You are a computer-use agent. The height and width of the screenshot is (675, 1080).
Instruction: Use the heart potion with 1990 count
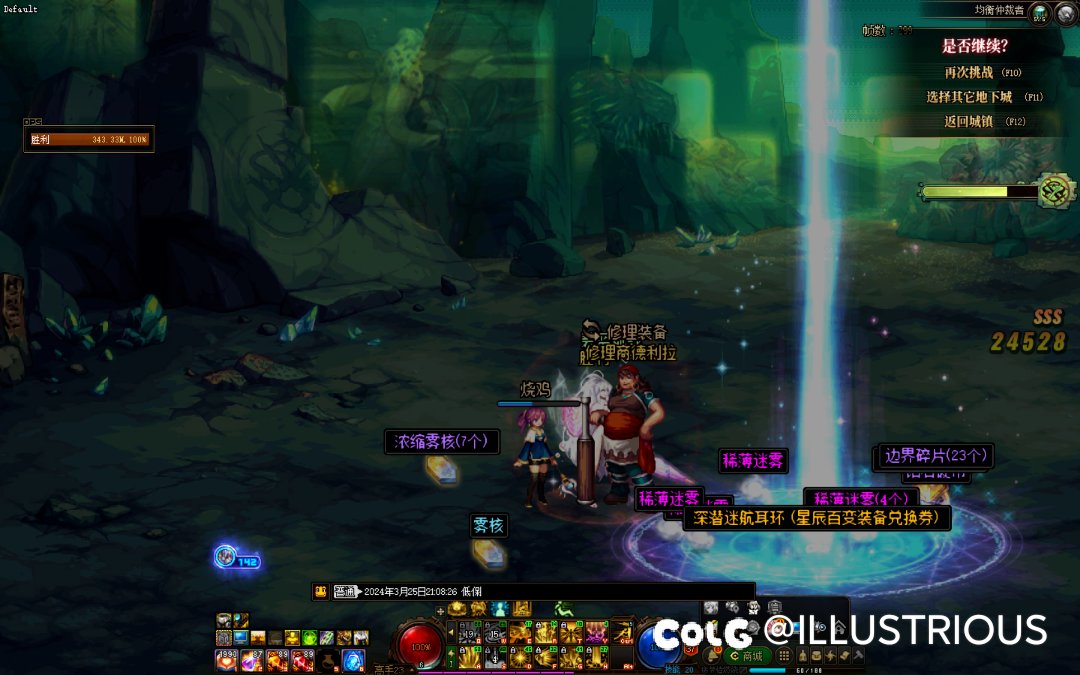coord(226,660)
